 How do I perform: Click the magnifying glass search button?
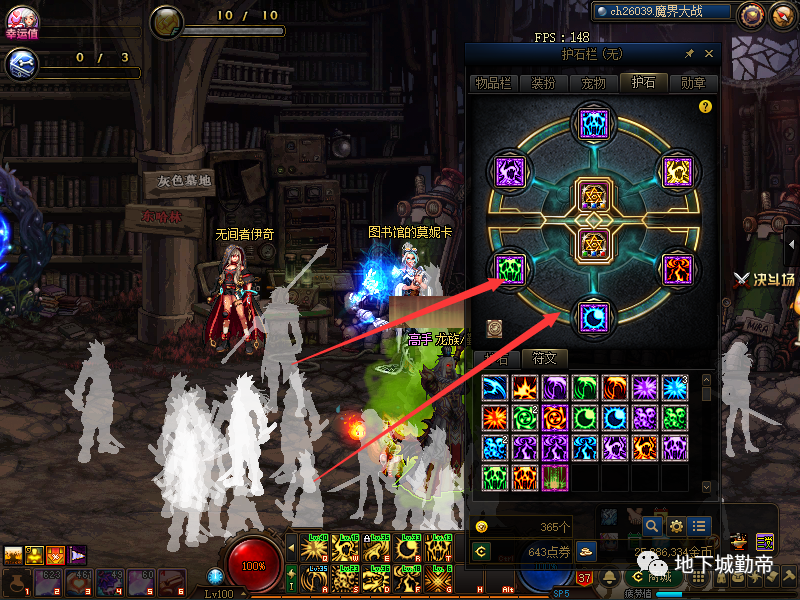coord(652,526)
